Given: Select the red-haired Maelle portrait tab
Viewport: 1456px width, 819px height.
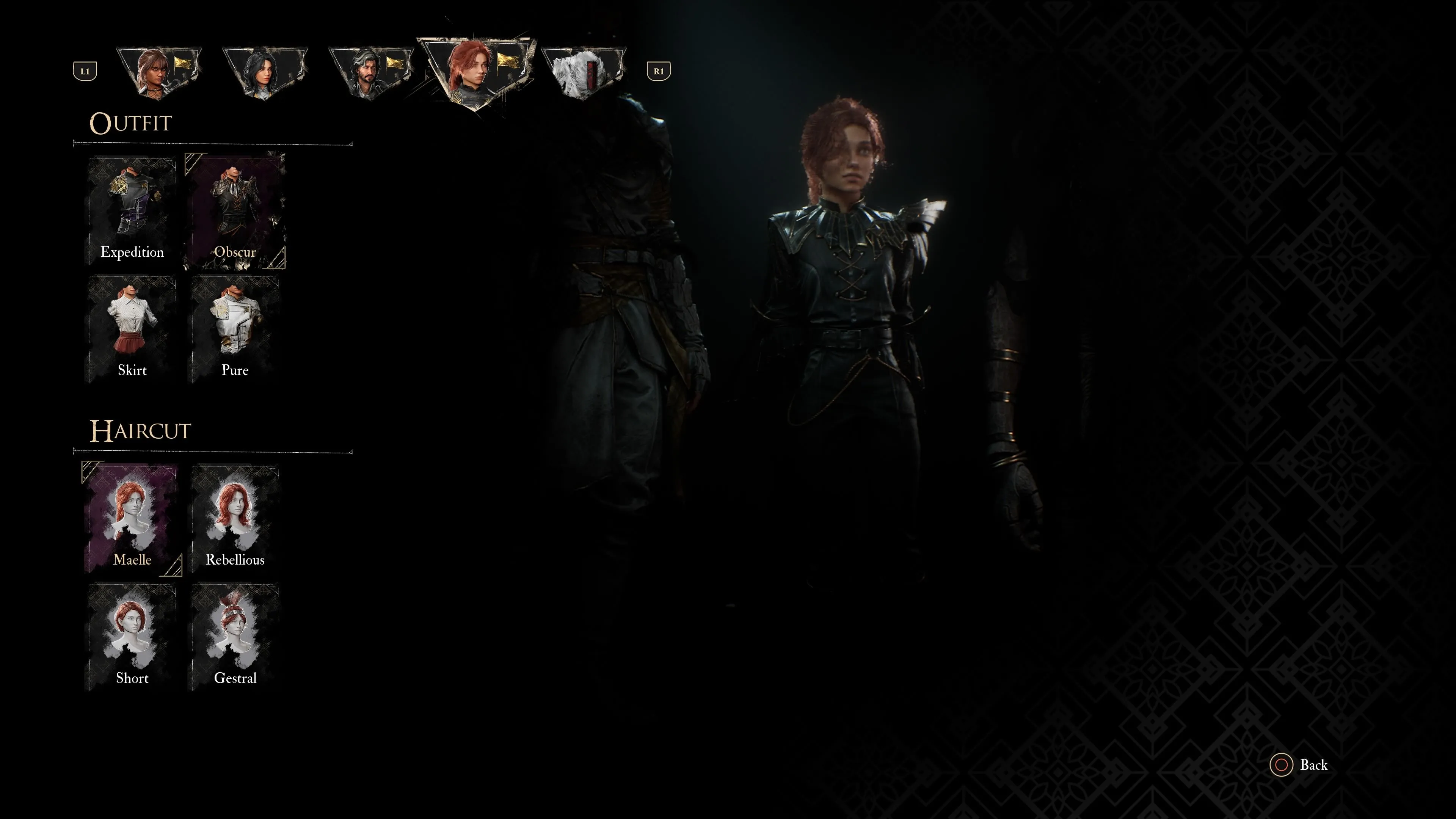Looking at the screenshot, I should pos(476,71).
